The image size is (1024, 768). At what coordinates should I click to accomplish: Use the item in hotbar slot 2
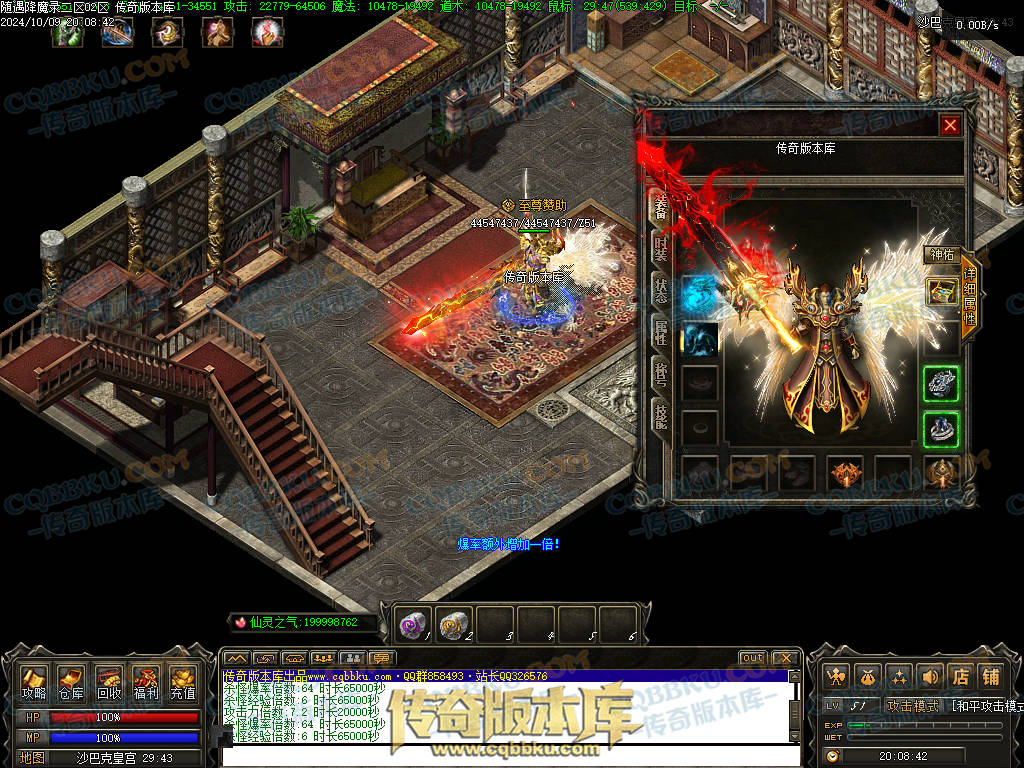pos(454,625)
